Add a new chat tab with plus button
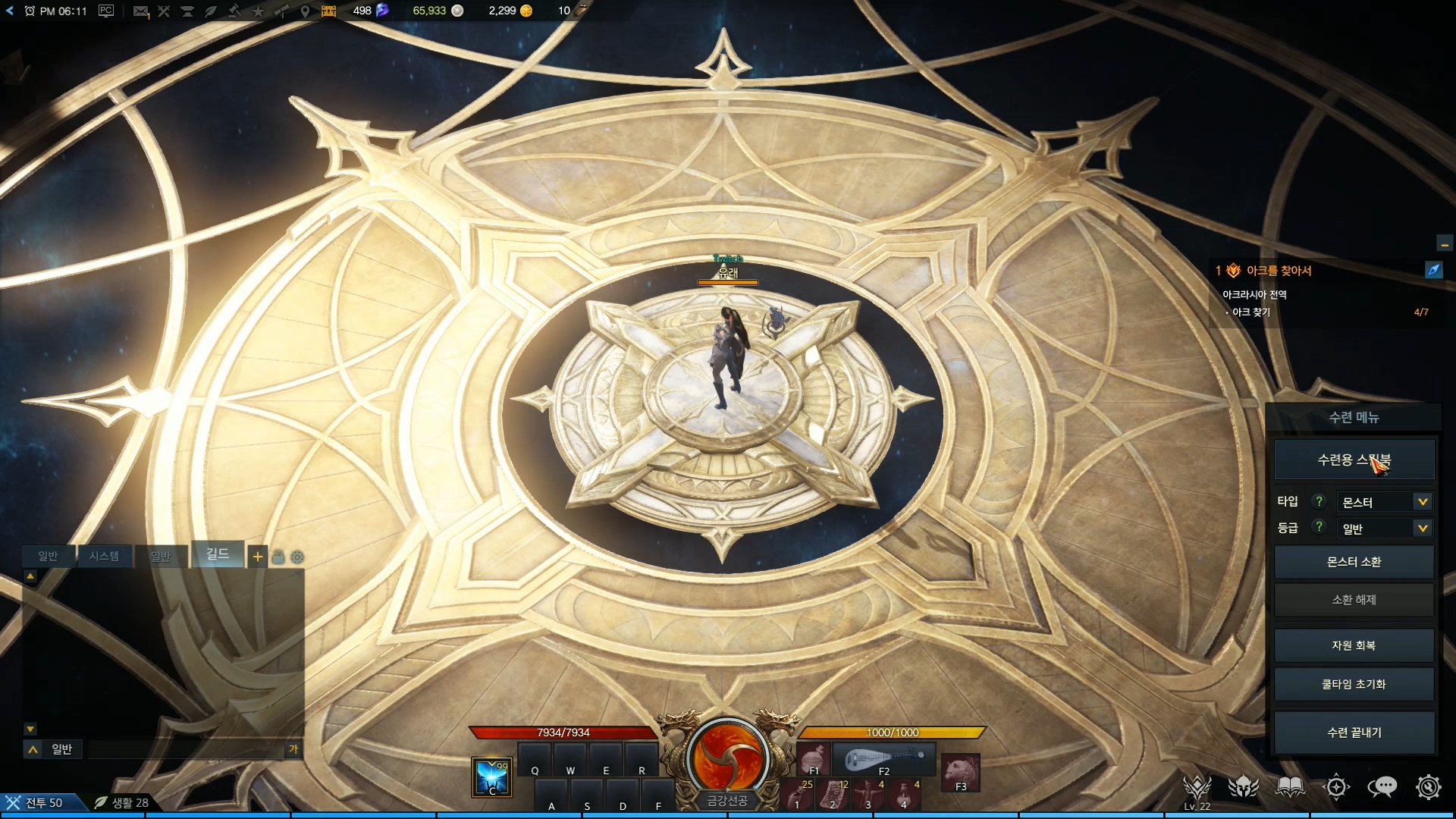The image size is (1456, 819). (258, 557)
